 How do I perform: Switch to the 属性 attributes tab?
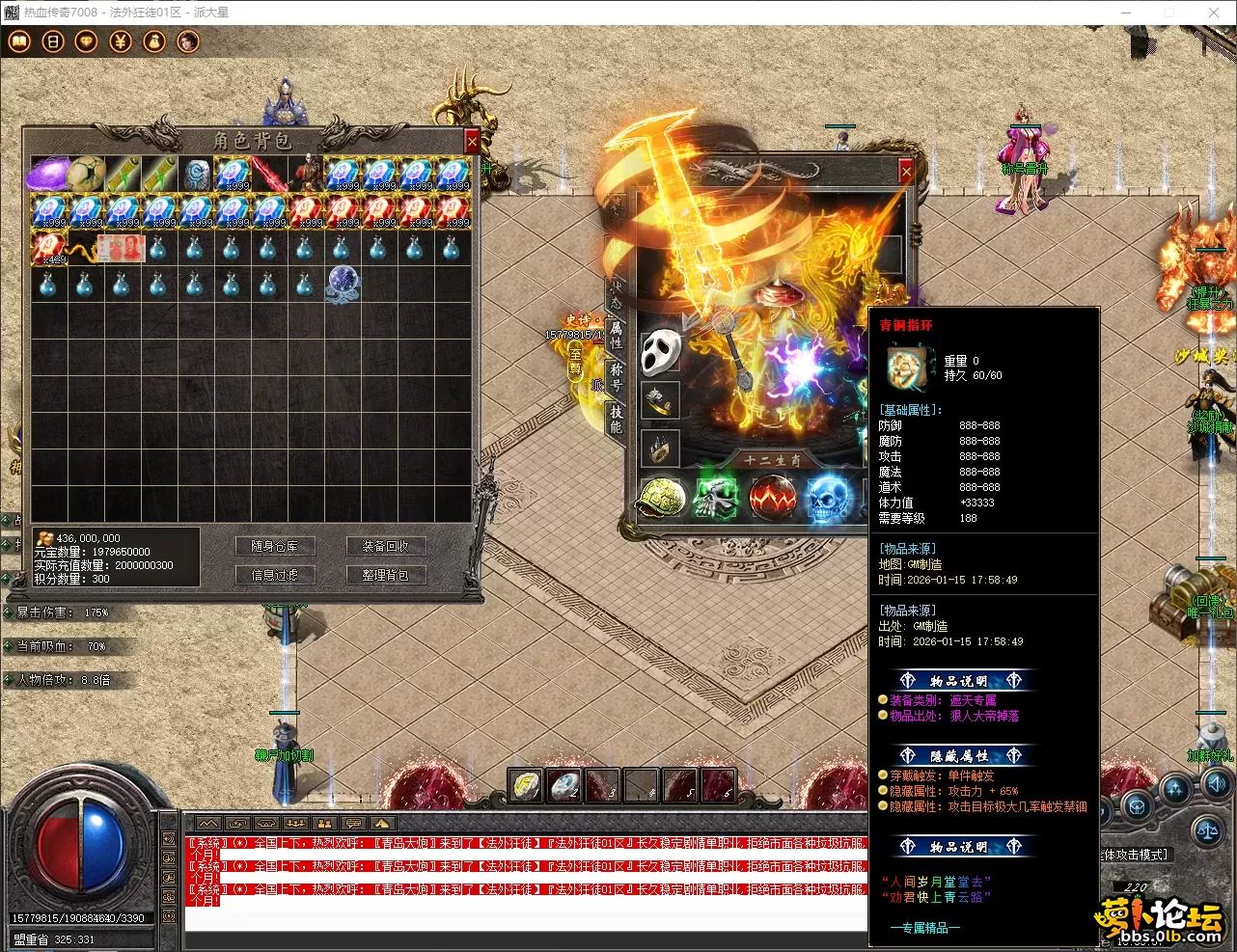616,334
